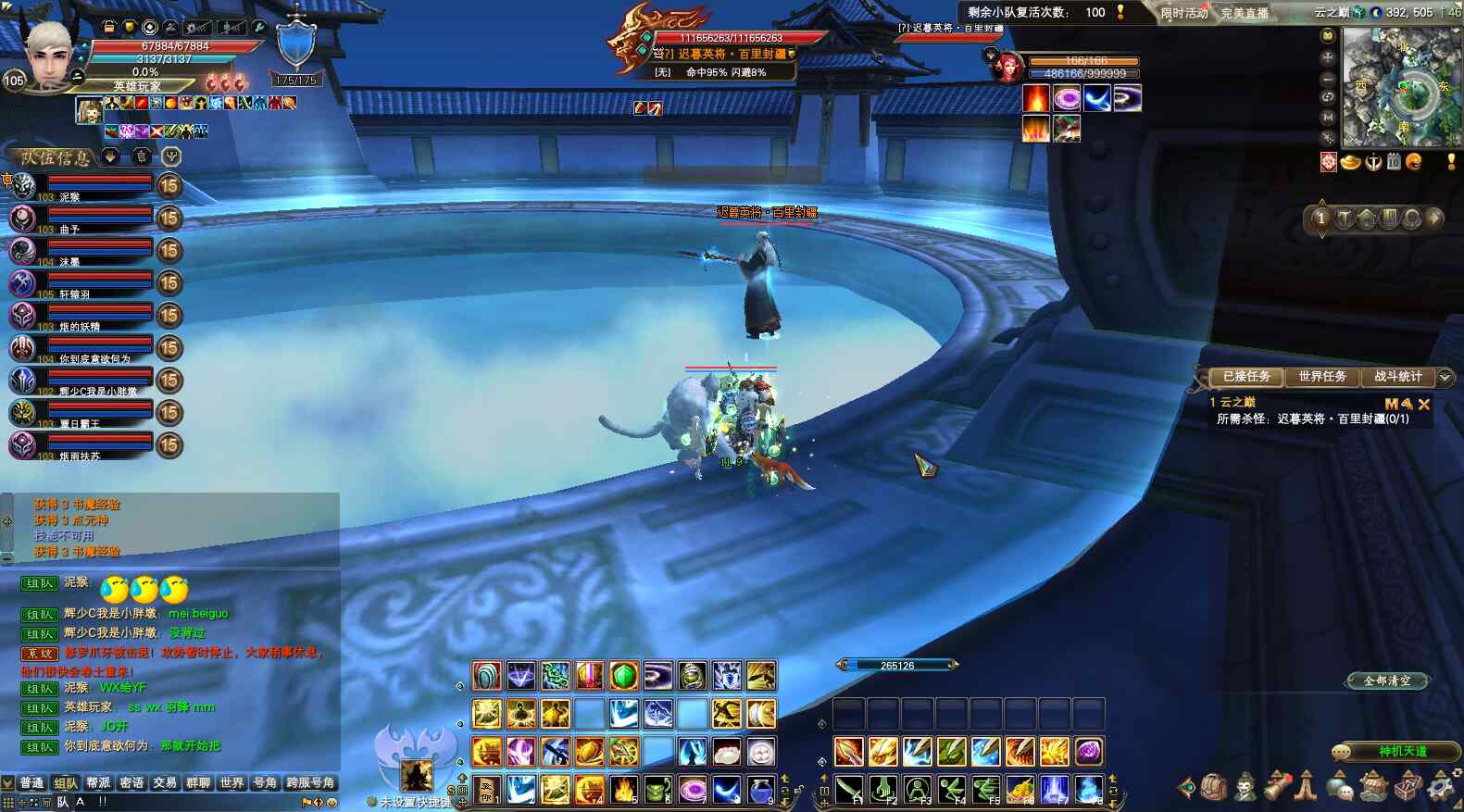Use the blue potion flask hotbar slot

point(760,790)
